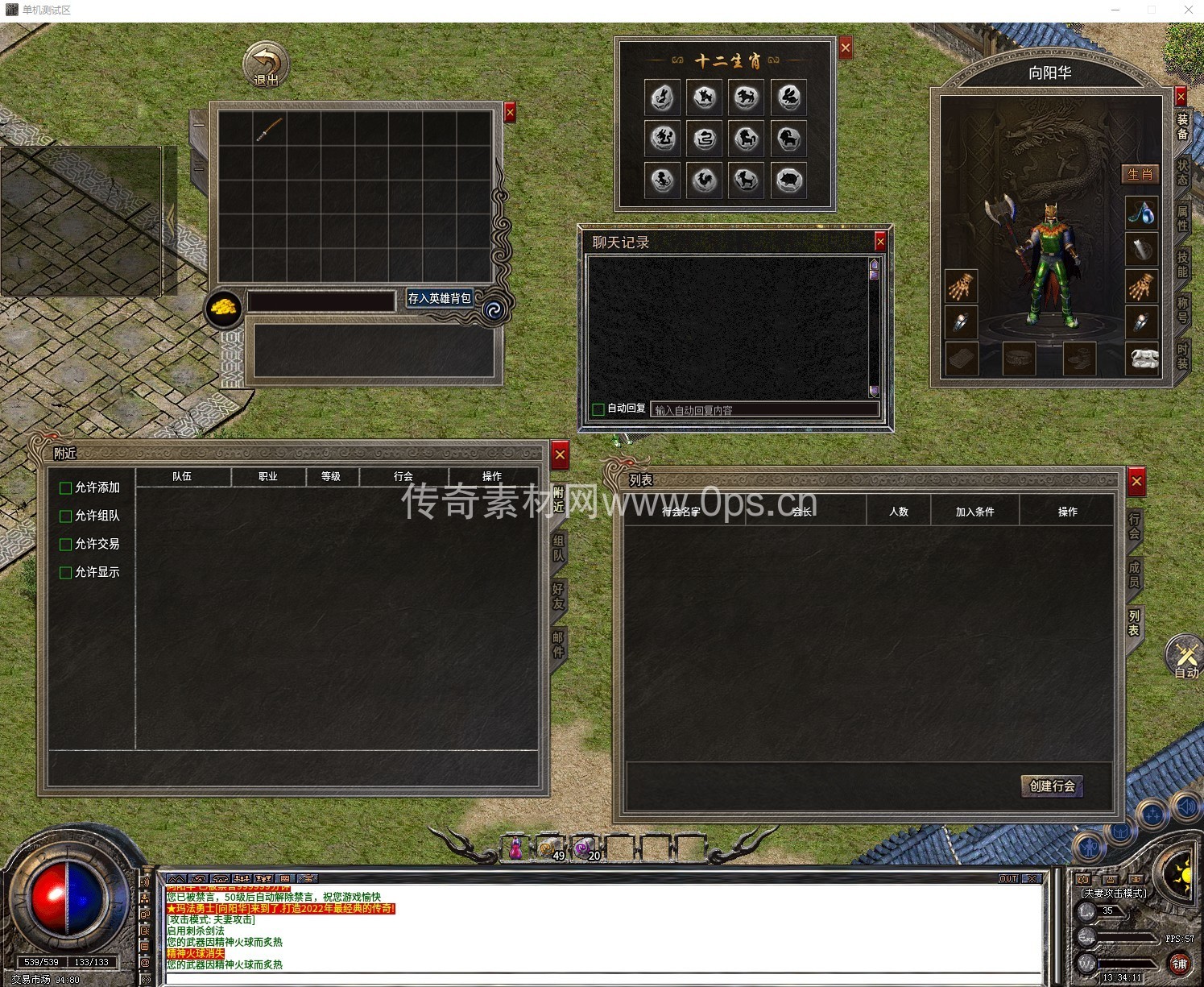Close the 聊天记录 chat log window

880,241
